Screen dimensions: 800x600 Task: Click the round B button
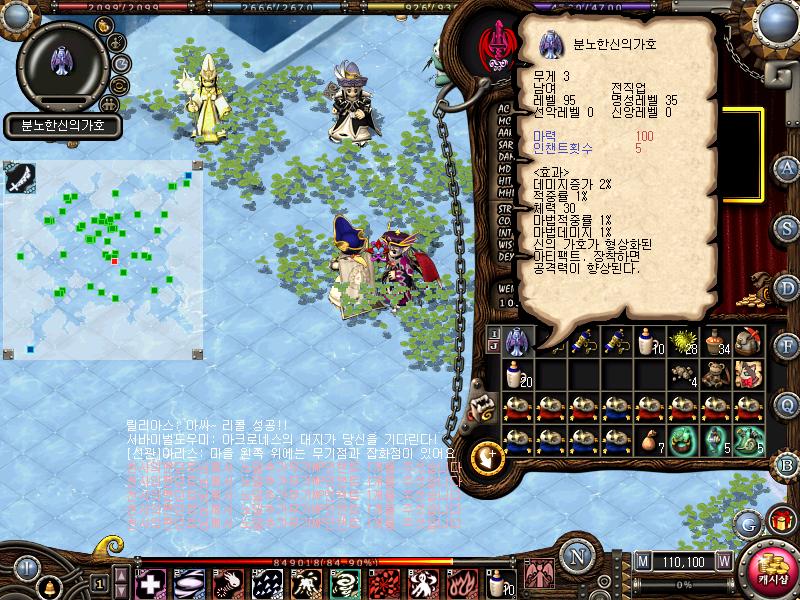(x=787, y=463)
